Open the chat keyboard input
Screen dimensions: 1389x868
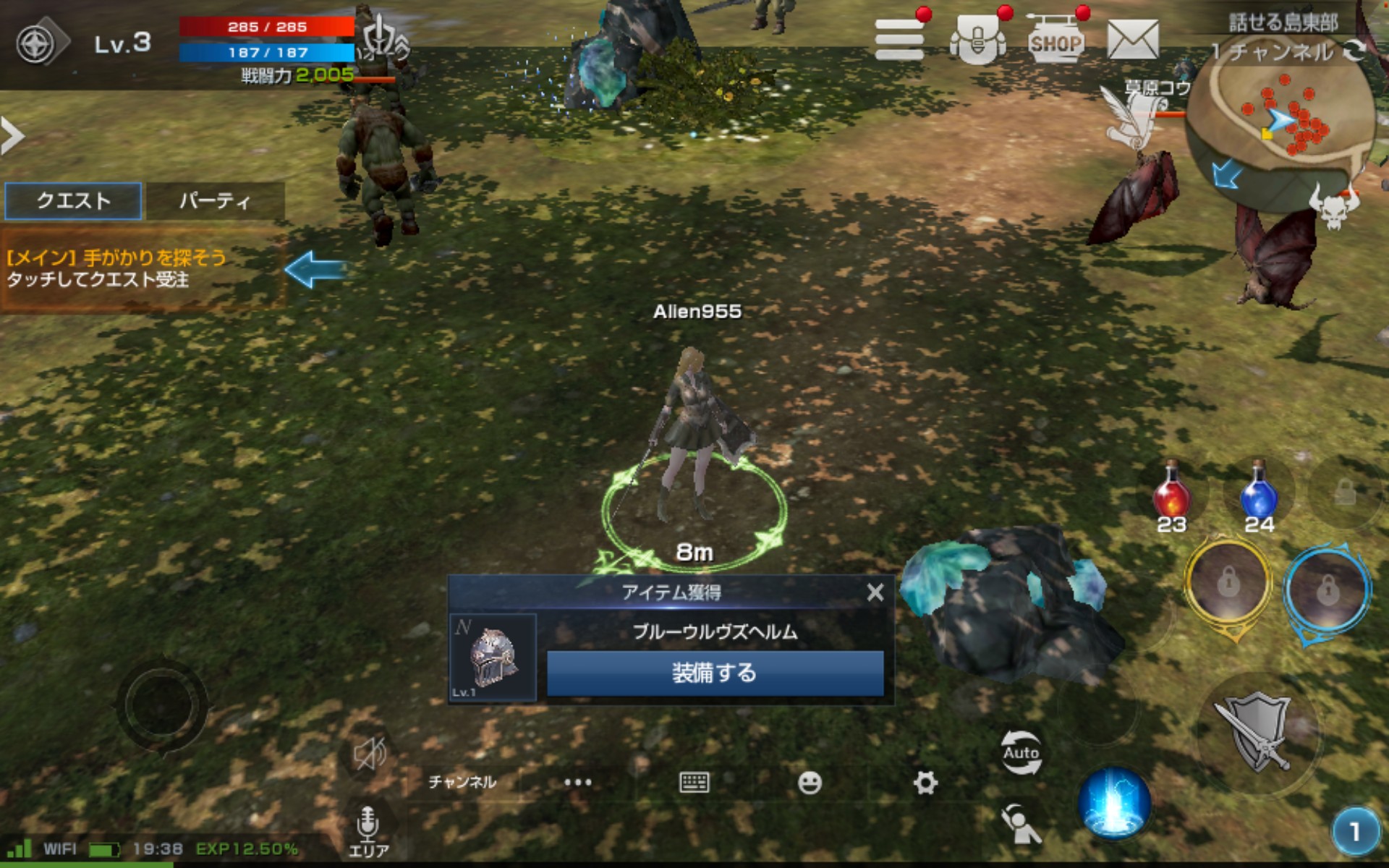coord(694,783)
